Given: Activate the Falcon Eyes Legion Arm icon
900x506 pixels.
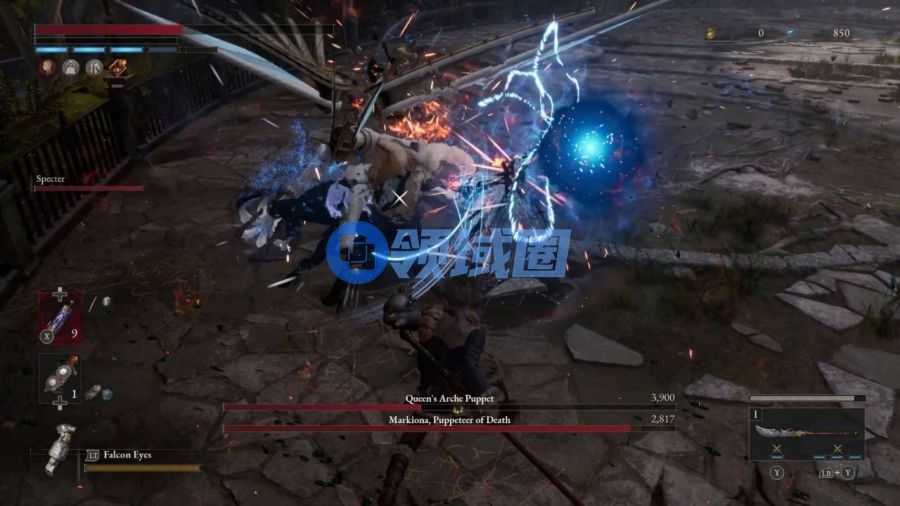Looking at the screenshot, I should tap(60, 447).
